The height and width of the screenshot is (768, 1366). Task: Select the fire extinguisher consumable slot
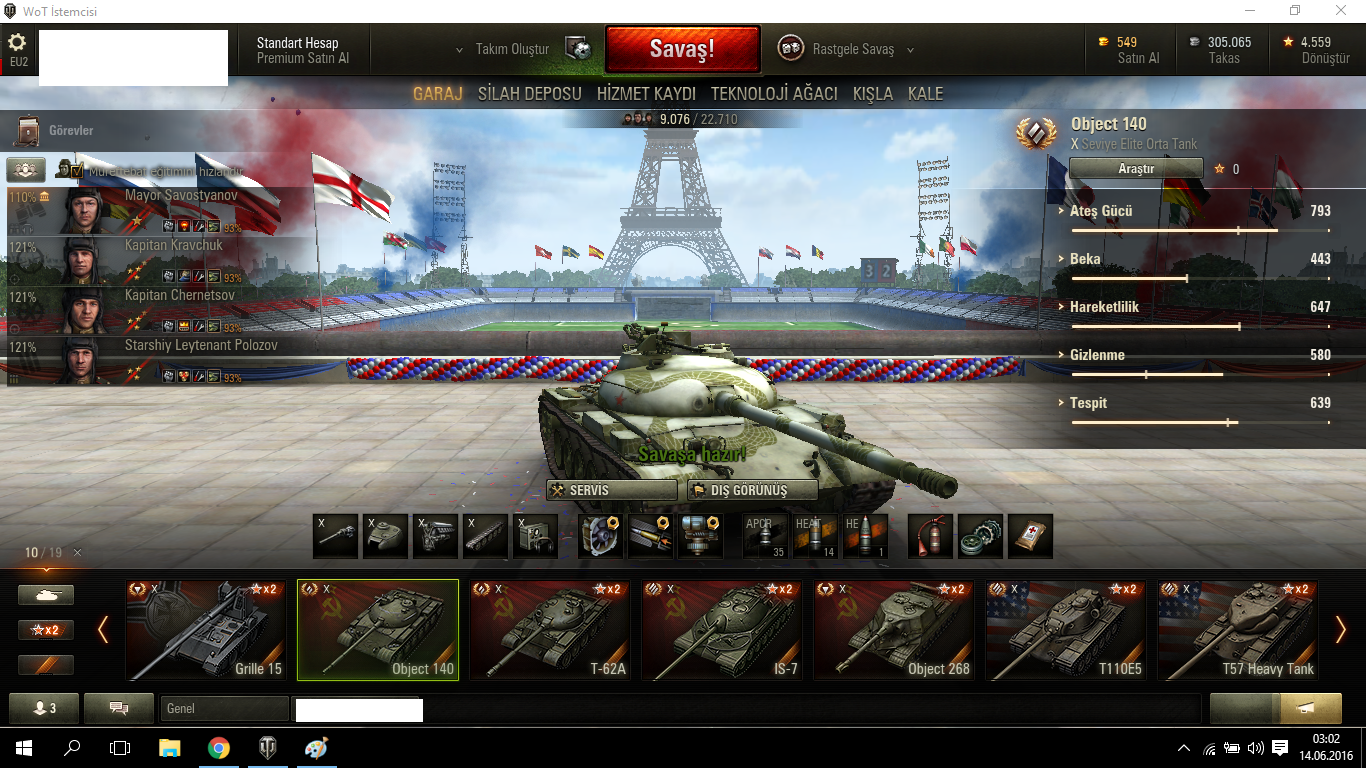click(x=930, y=536)
